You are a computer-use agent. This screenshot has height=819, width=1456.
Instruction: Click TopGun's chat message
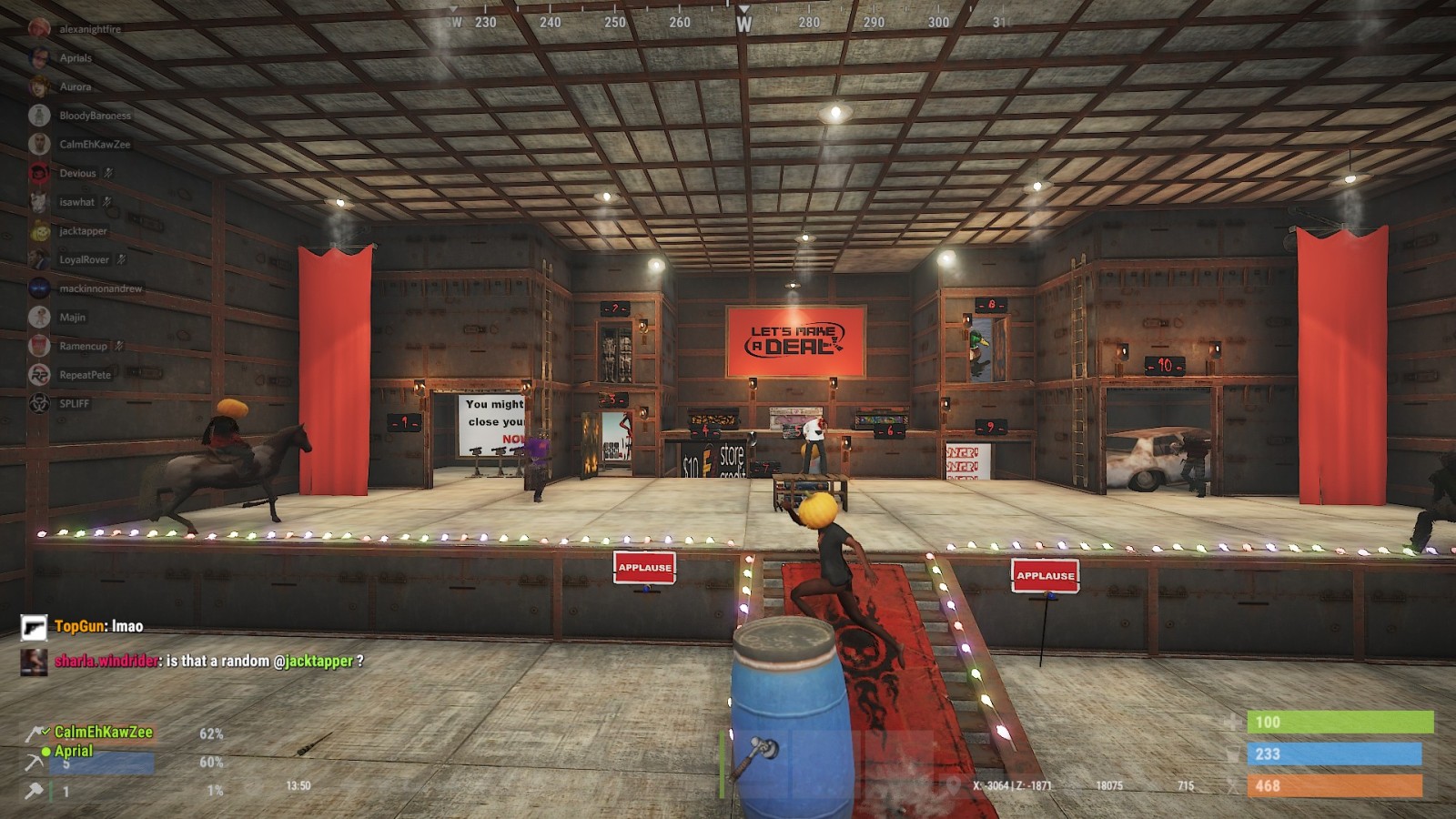tap(98, 626)
